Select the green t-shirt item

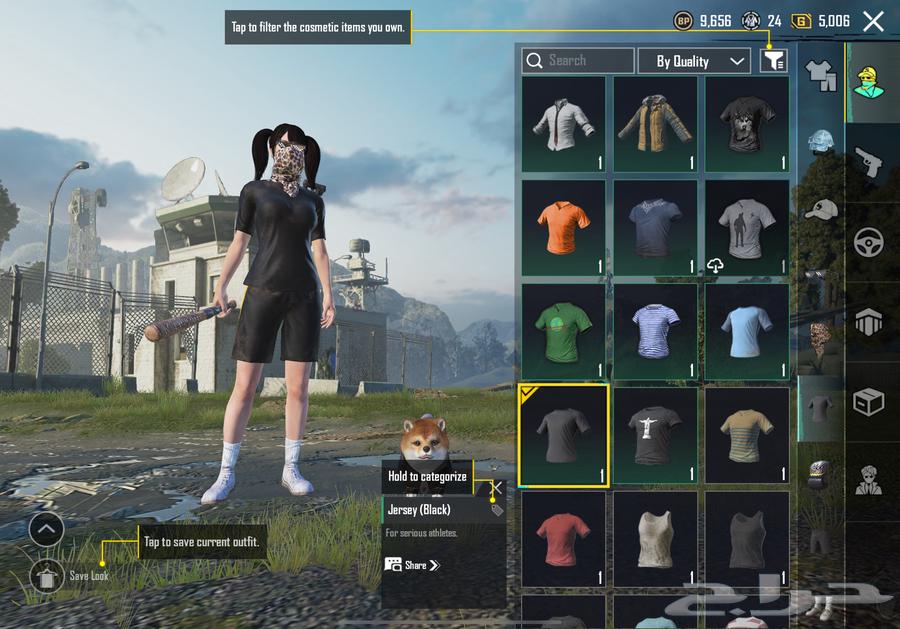(x=563, y=332)
